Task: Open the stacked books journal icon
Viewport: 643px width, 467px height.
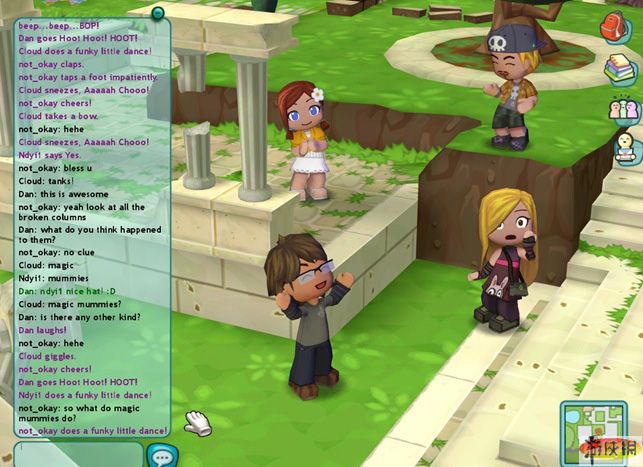Action: pos(619,68)
